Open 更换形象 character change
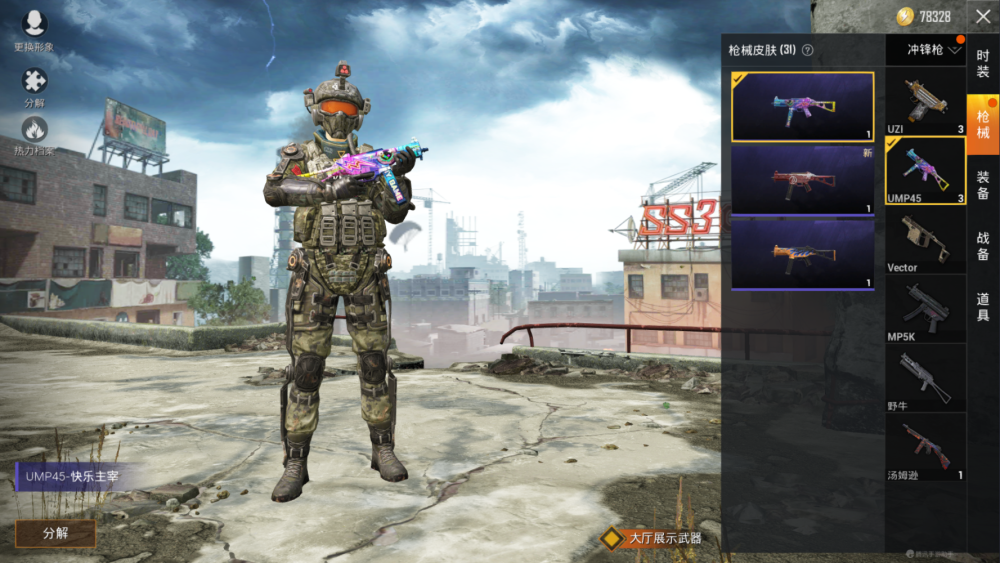The height and width of the screenshot is (563, 1000). [34, 29]
